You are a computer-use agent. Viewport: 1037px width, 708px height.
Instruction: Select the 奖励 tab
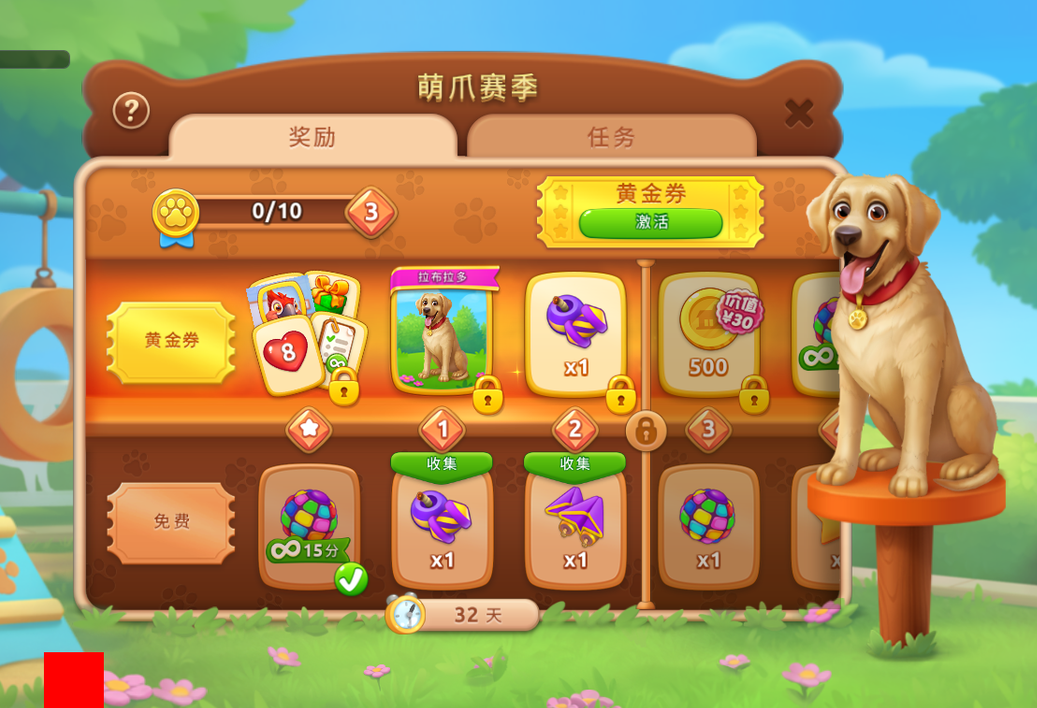[312, 137]
